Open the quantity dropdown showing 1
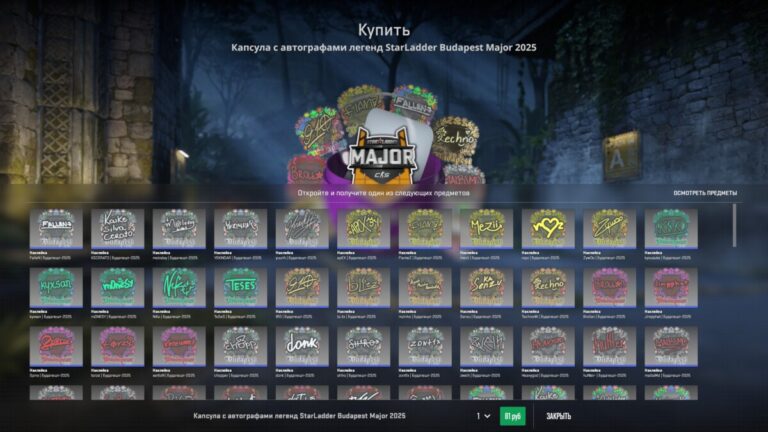 coord(483,416)
